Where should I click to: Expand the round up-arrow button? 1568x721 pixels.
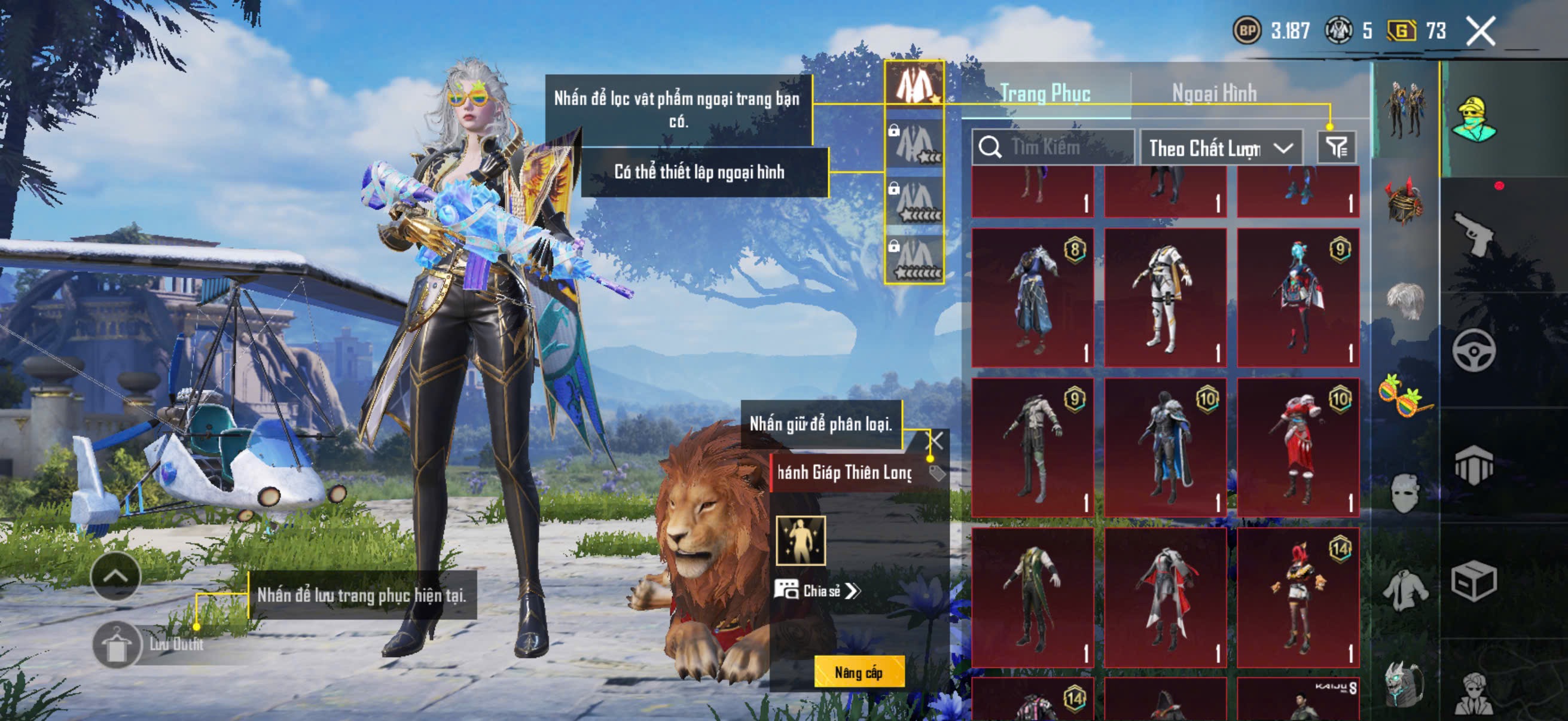click(x=115, y=577)
